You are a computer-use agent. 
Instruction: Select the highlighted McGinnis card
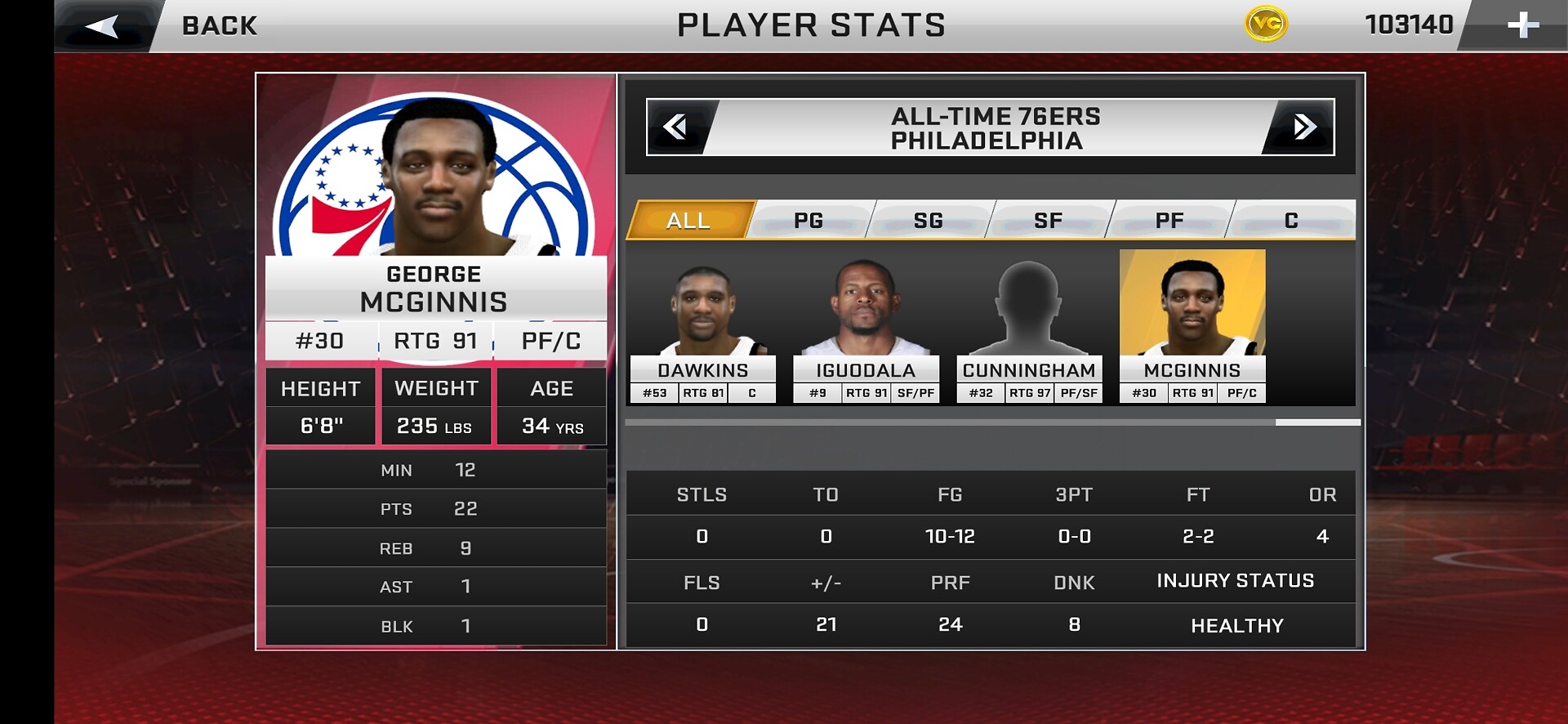pyautogui.click(x=1192, y=327)
